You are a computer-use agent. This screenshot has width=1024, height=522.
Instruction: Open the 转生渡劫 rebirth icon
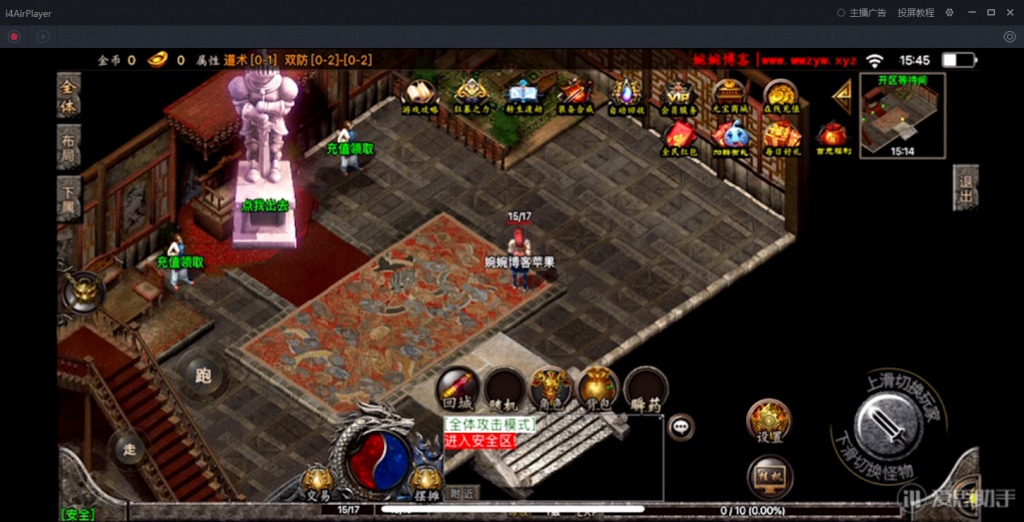pos(523,96)
